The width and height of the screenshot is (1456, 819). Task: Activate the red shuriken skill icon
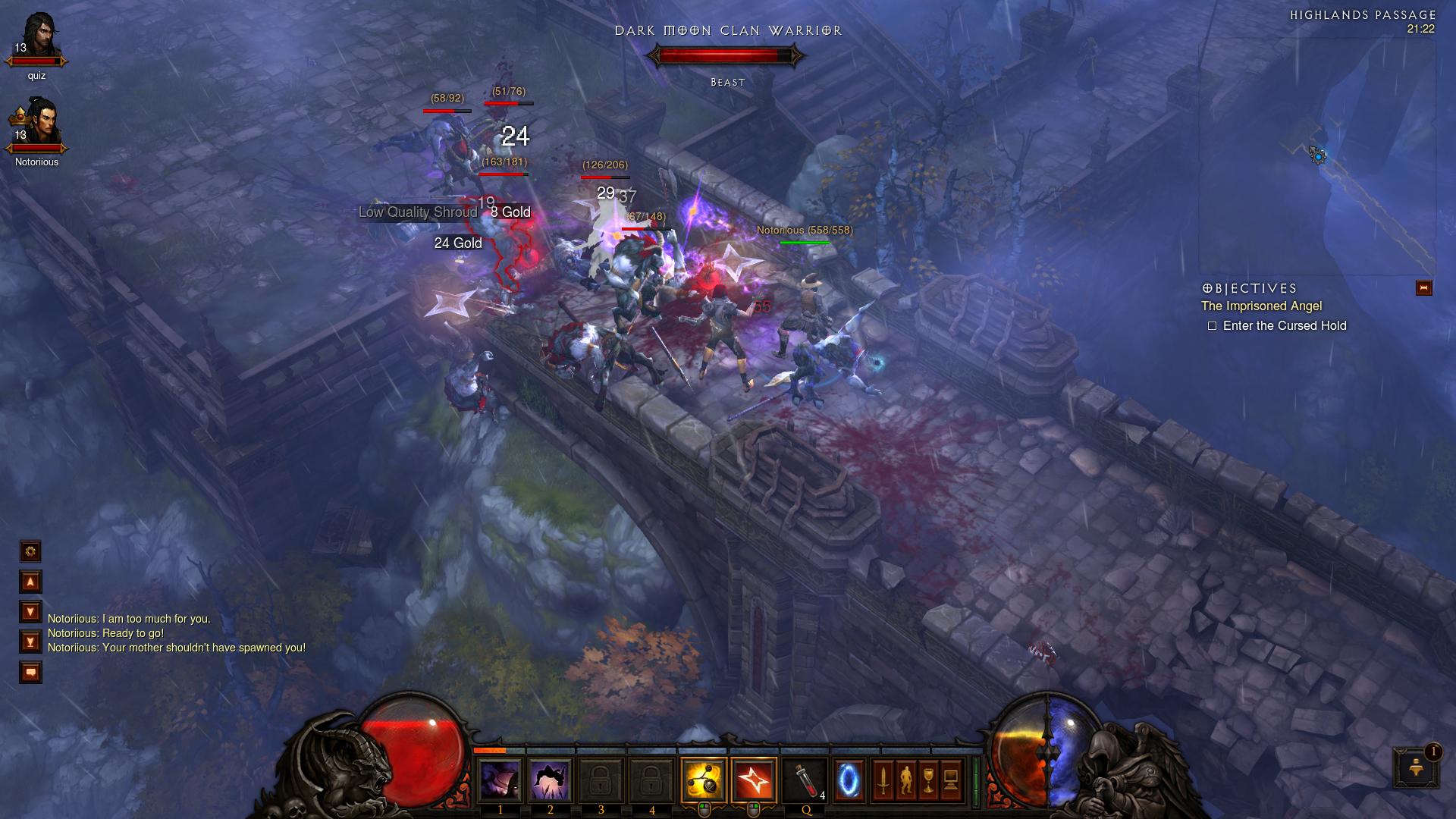point(754,780)
